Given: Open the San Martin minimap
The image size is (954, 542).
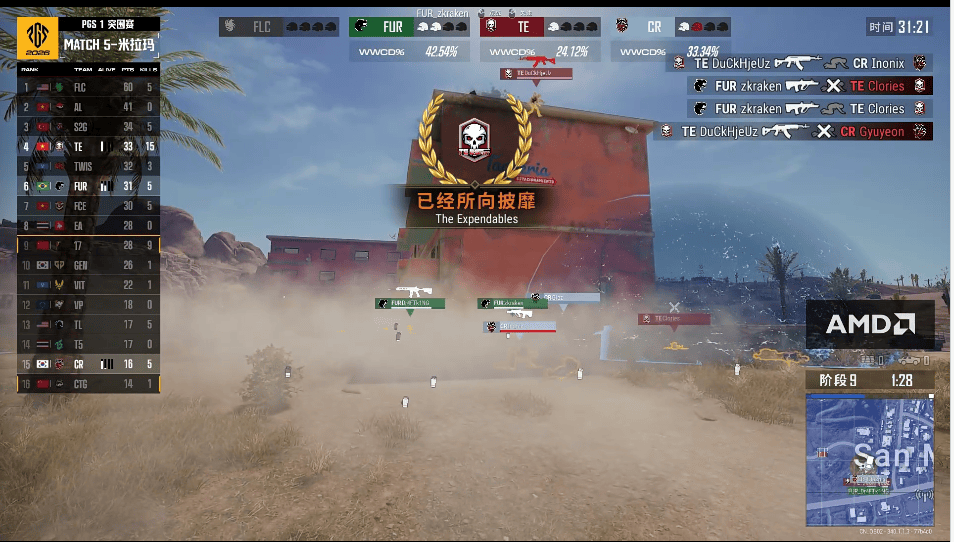Looking at the screenshot, I should [x=868, y=458].
